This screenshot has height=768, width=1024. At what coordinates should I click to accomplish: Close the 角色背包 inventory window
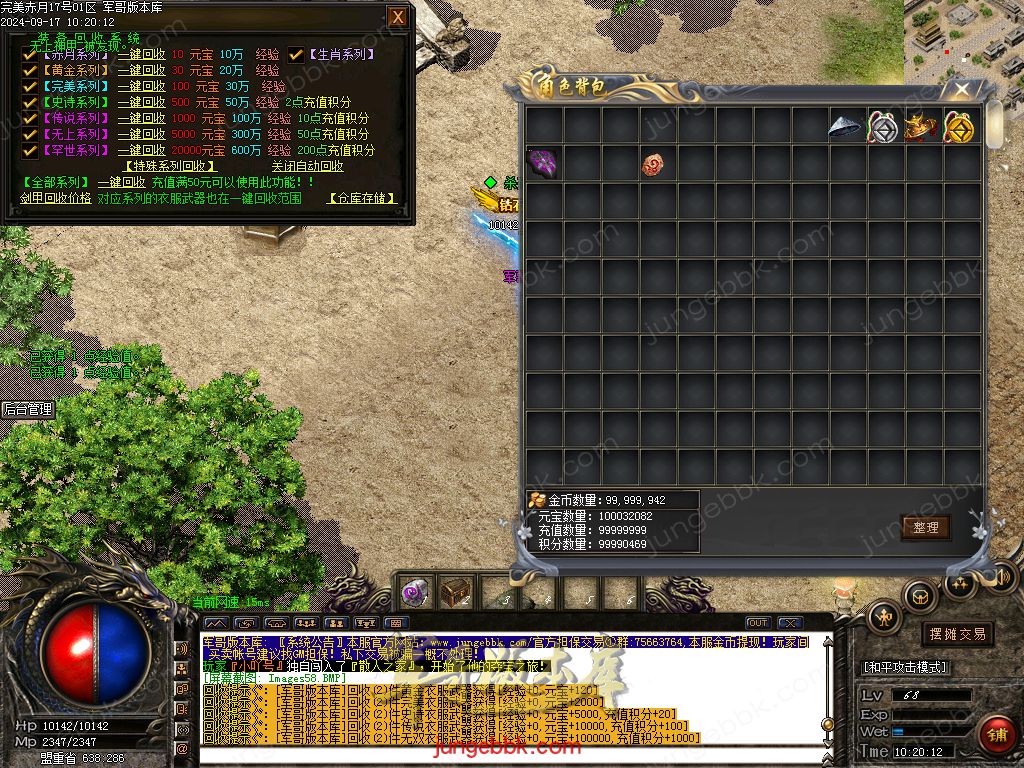click(962, 89)
